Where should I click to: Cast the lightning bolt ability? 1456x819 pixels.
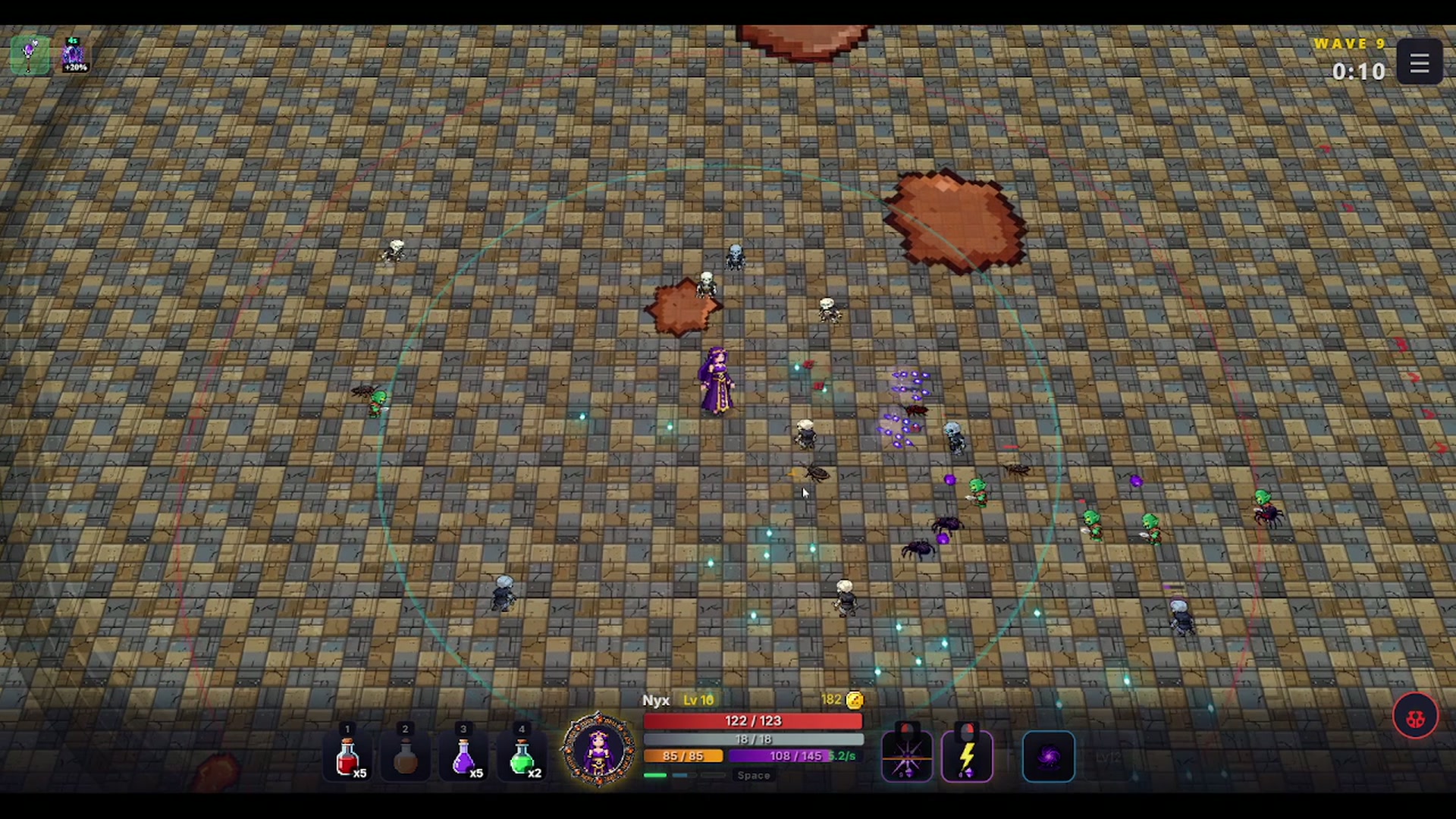(967, 757)
